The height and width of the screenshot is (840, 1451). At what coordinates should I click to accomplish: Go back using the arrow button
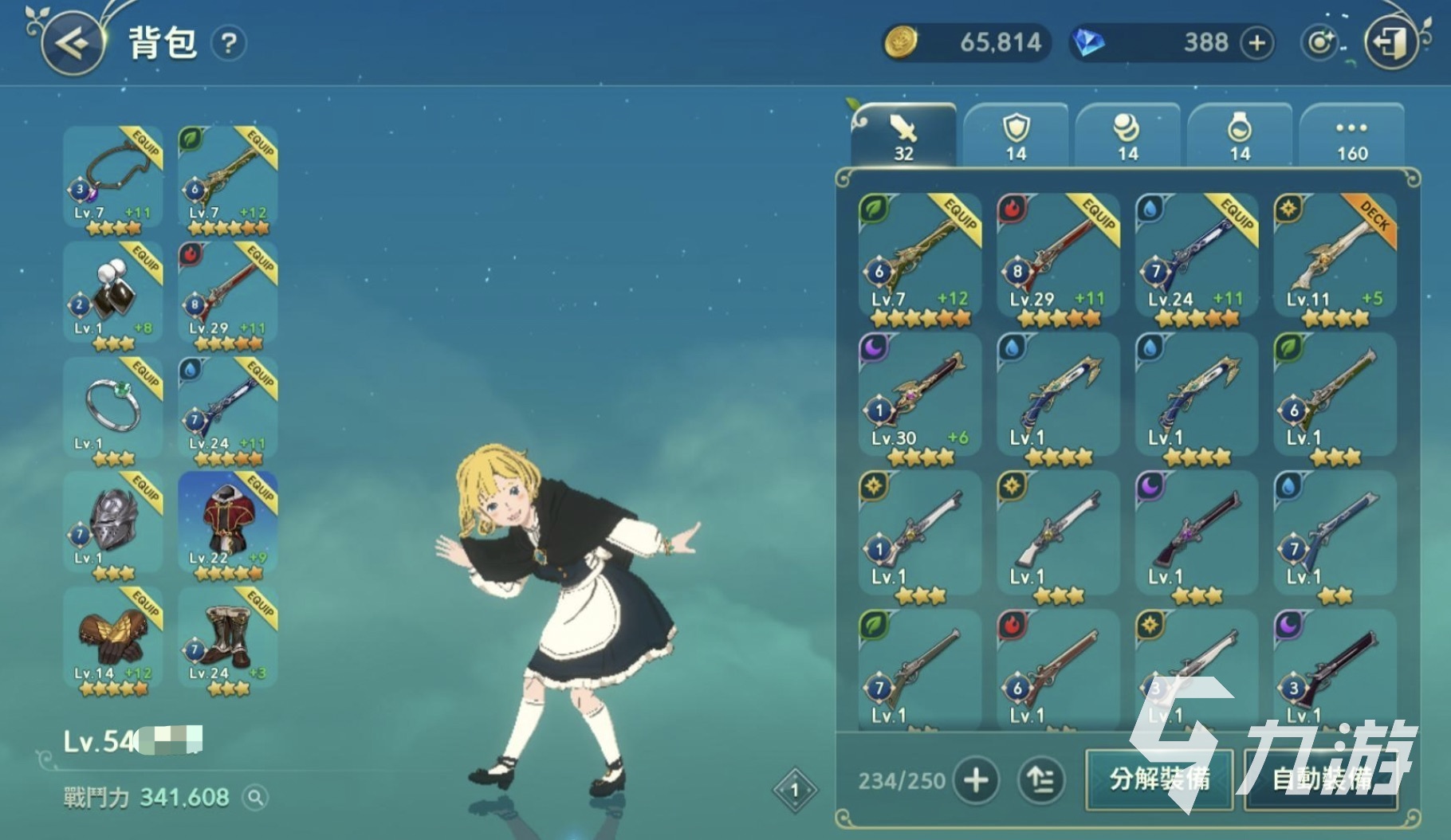click(x=73, y=43)
